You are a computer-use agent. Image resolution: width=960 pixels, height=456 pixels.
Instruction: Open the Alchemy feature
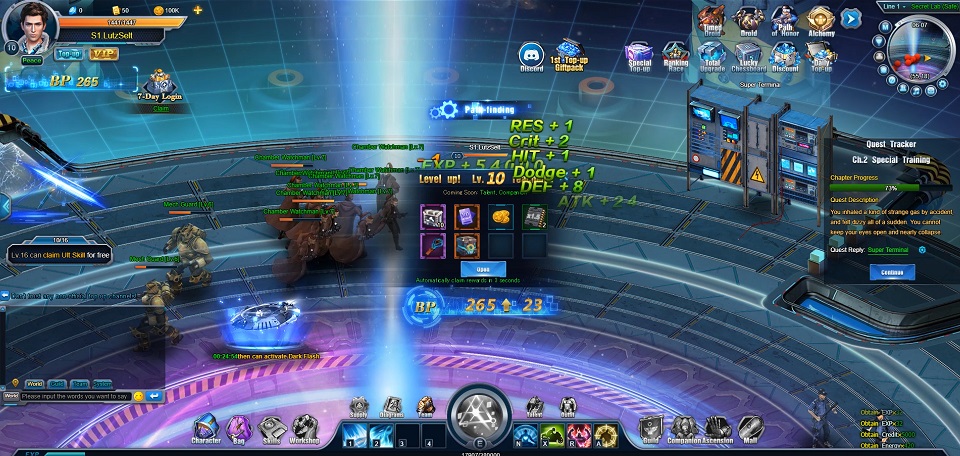[820, 20]
